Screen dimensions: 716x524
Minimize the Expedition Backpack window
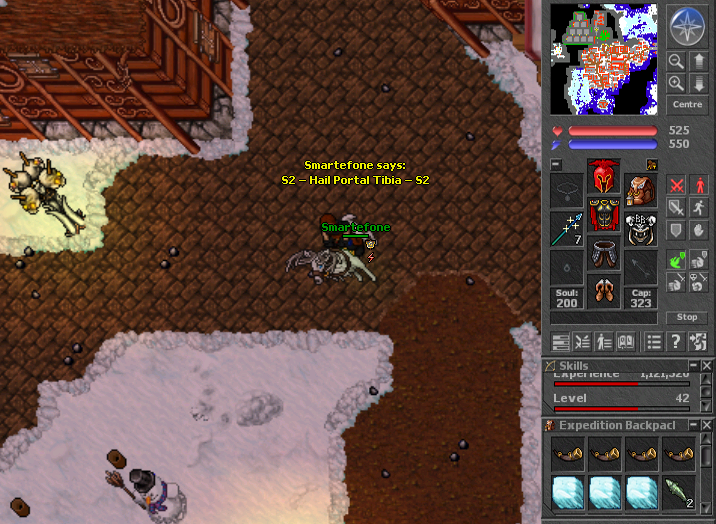(694, 425)
